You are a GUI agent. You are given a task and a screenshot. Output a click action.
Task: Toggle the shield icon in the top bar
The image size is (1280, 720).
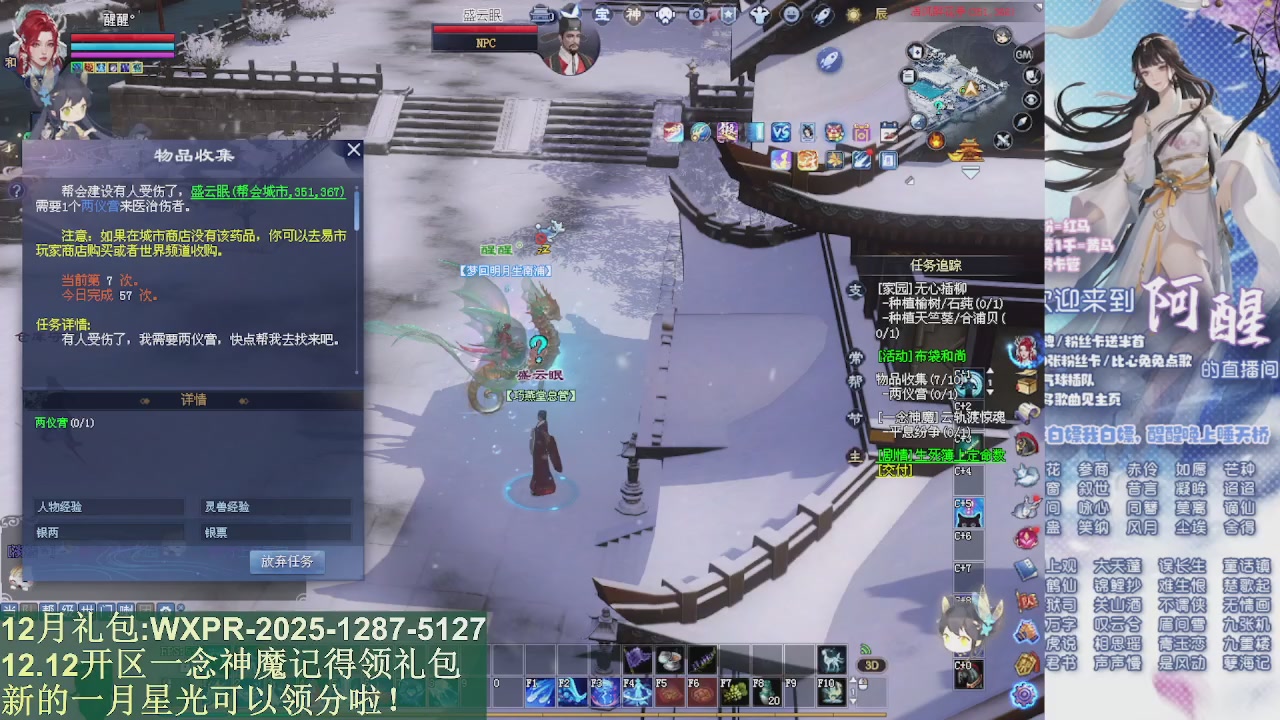click(727, 13)
